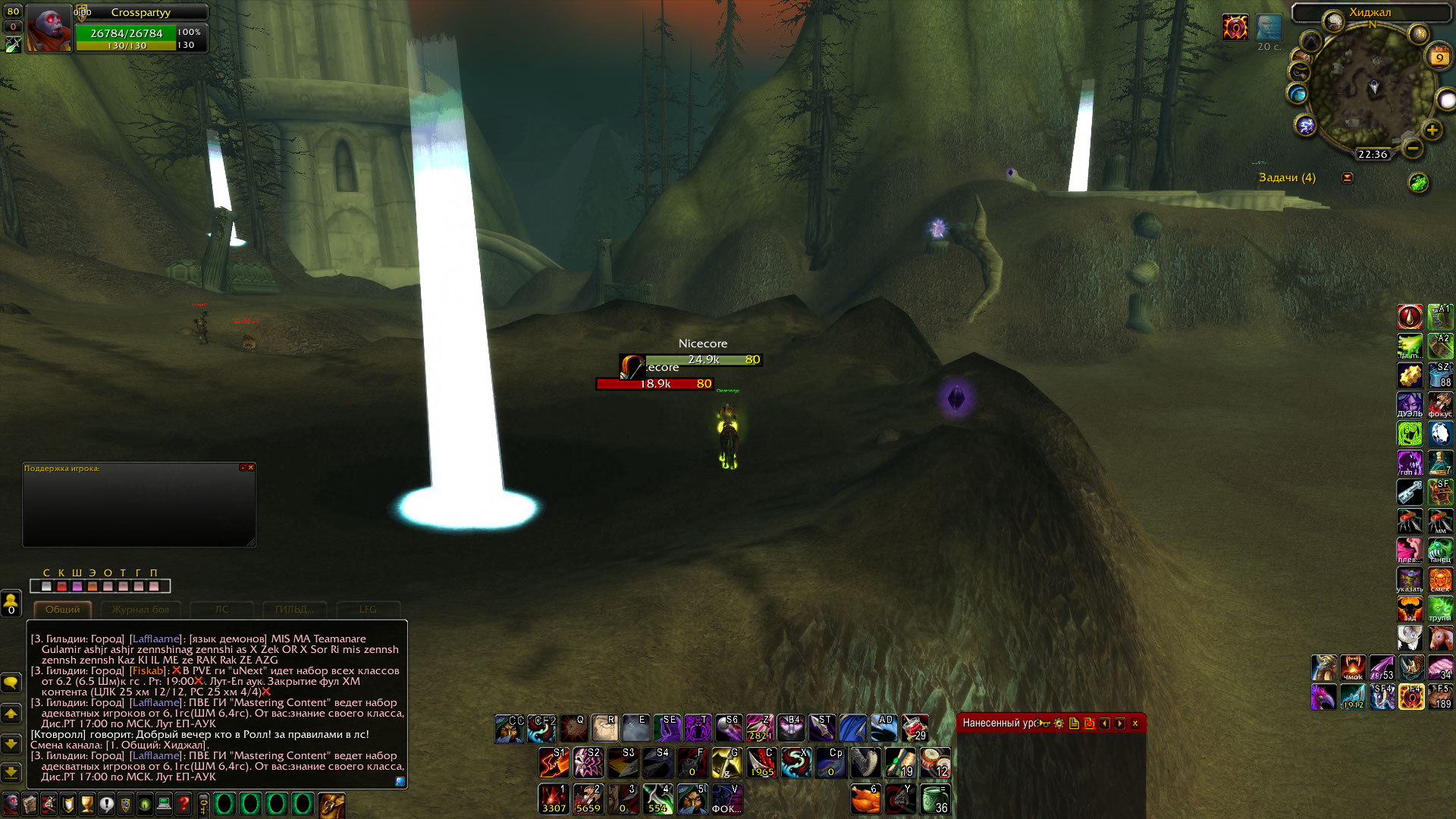Click the Crosspartyy player portrait
The height and width of the screenshot is (819, 1456).
point(49,29)
